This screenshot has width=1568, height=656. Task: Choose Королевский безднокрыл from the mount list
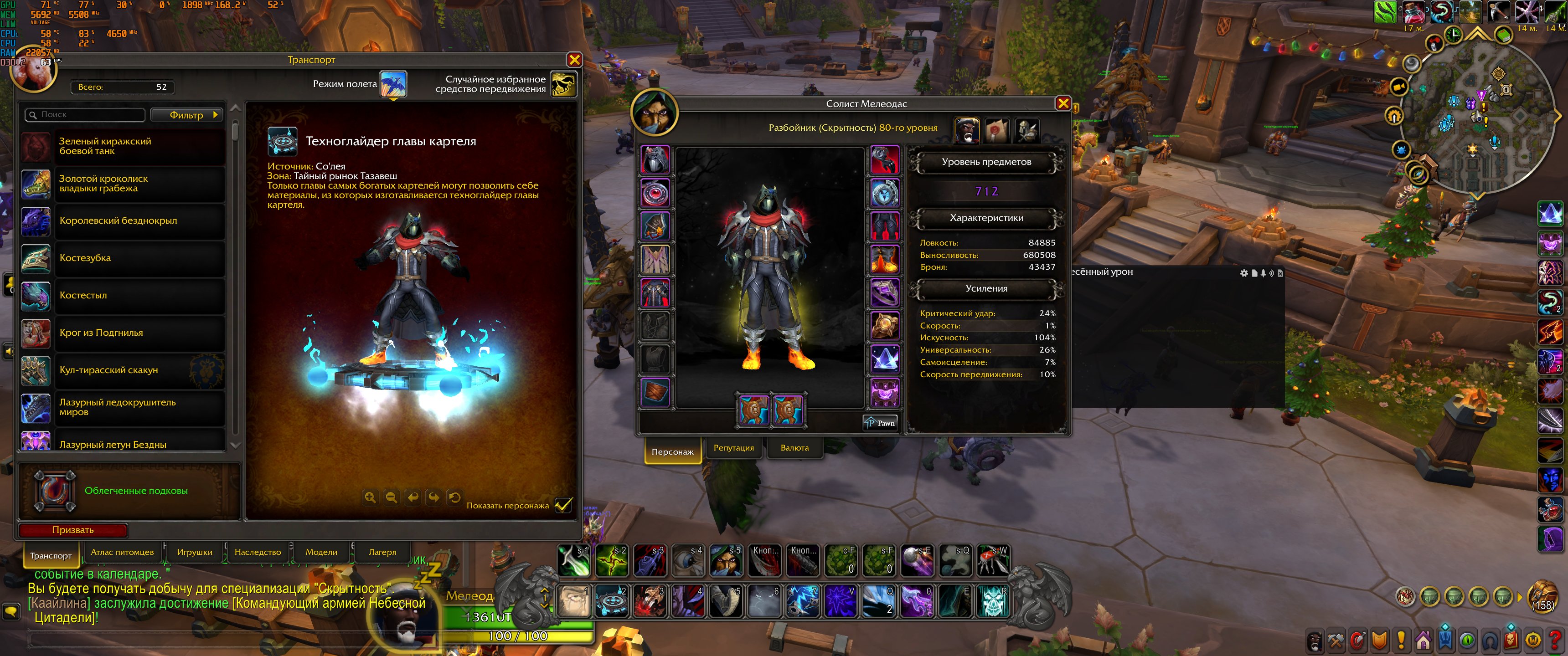122,221
